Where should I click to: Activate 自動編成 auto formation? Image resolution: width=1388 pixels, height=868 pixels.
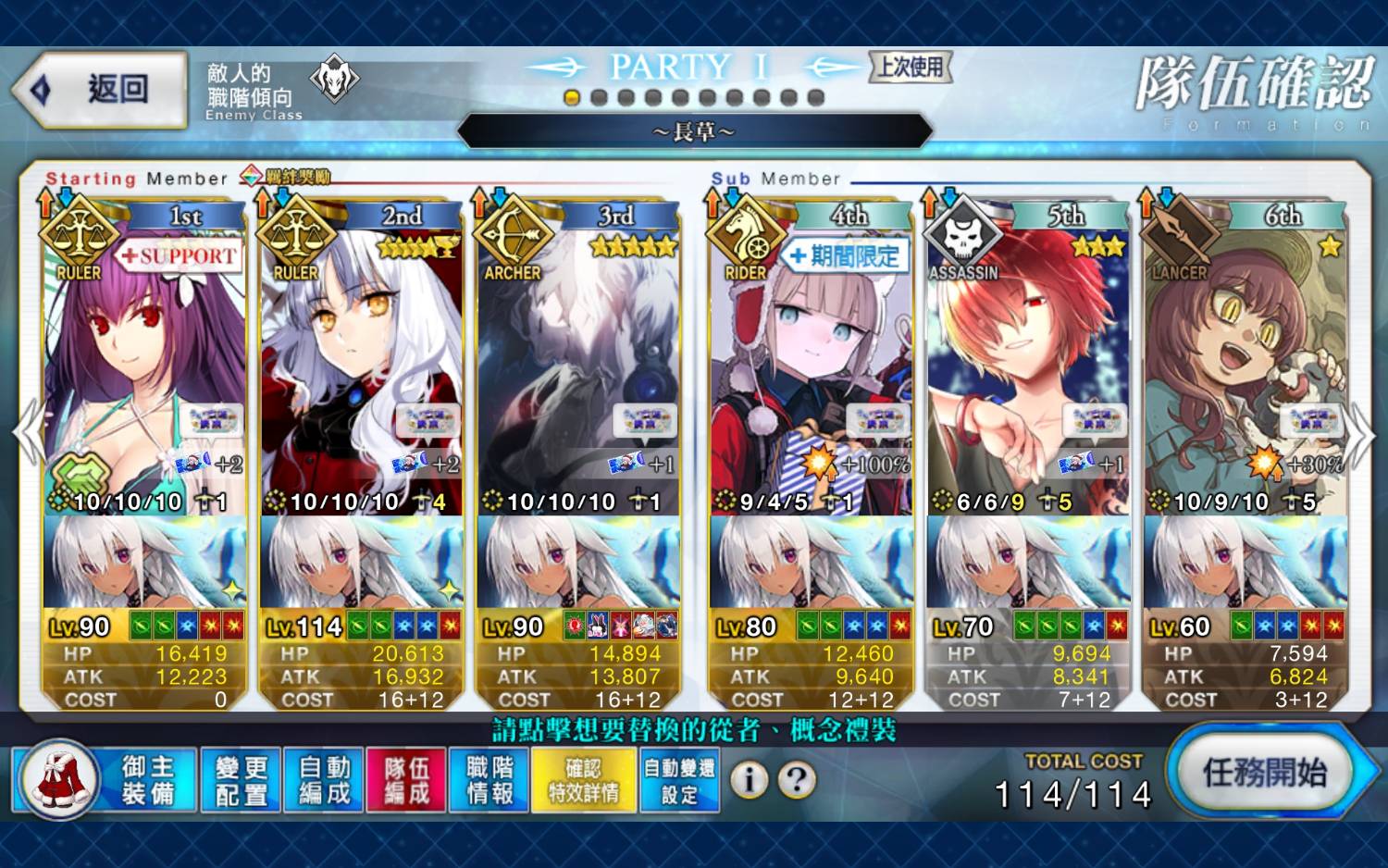(x=324, y=780)
